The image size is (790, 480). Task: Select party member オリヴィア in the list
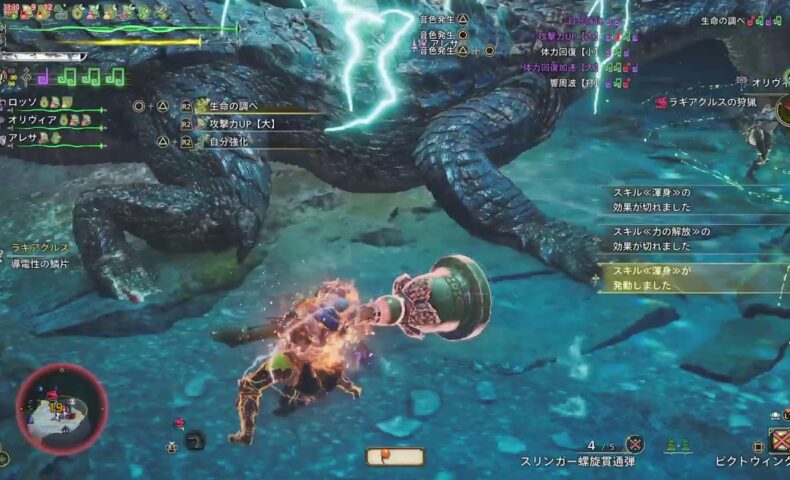(x=30, y=120)
